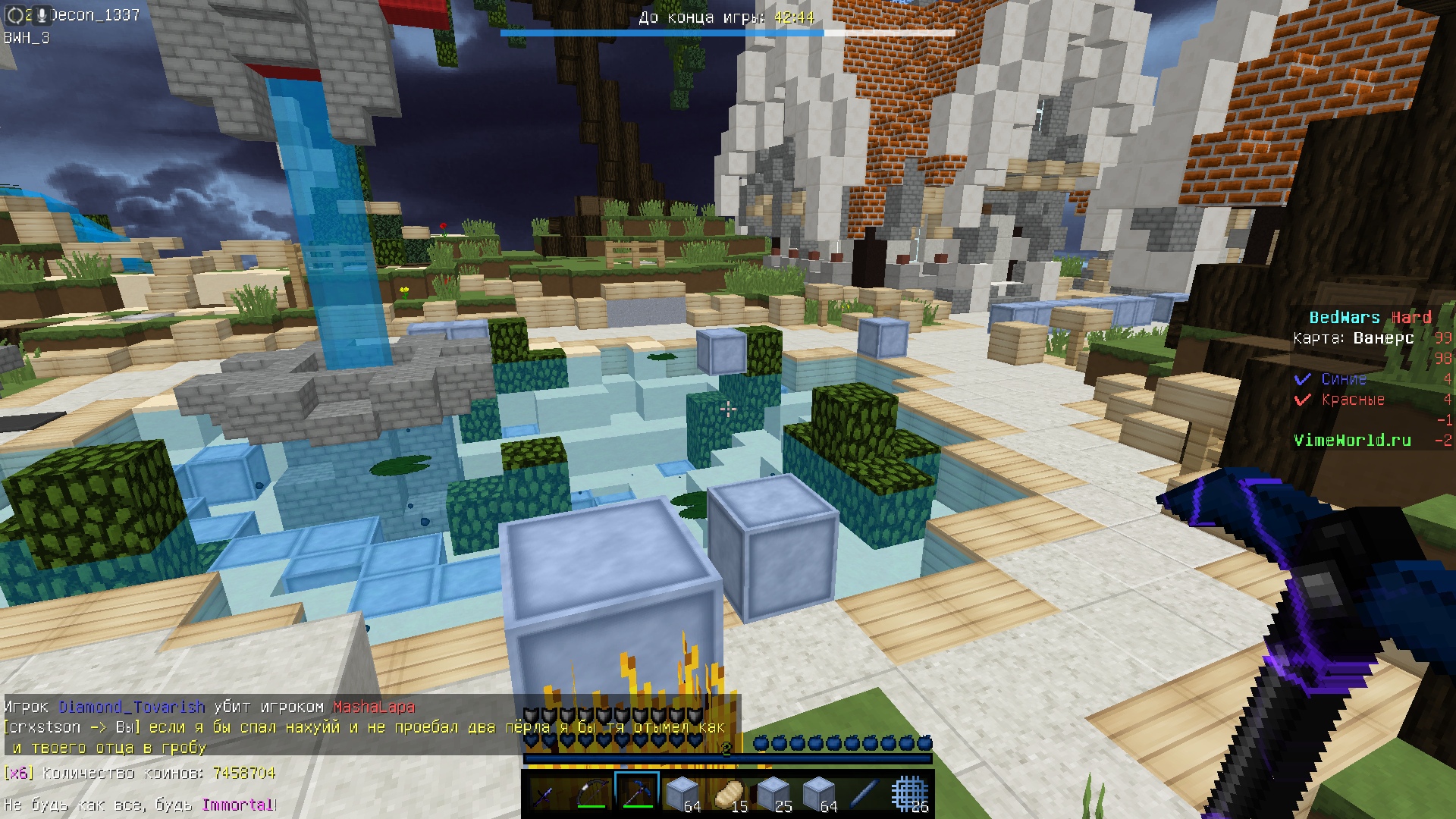Select the purple sword hotbar slot
The height and width of the screenshot is (819, 1456).
[x=546, y=794]
